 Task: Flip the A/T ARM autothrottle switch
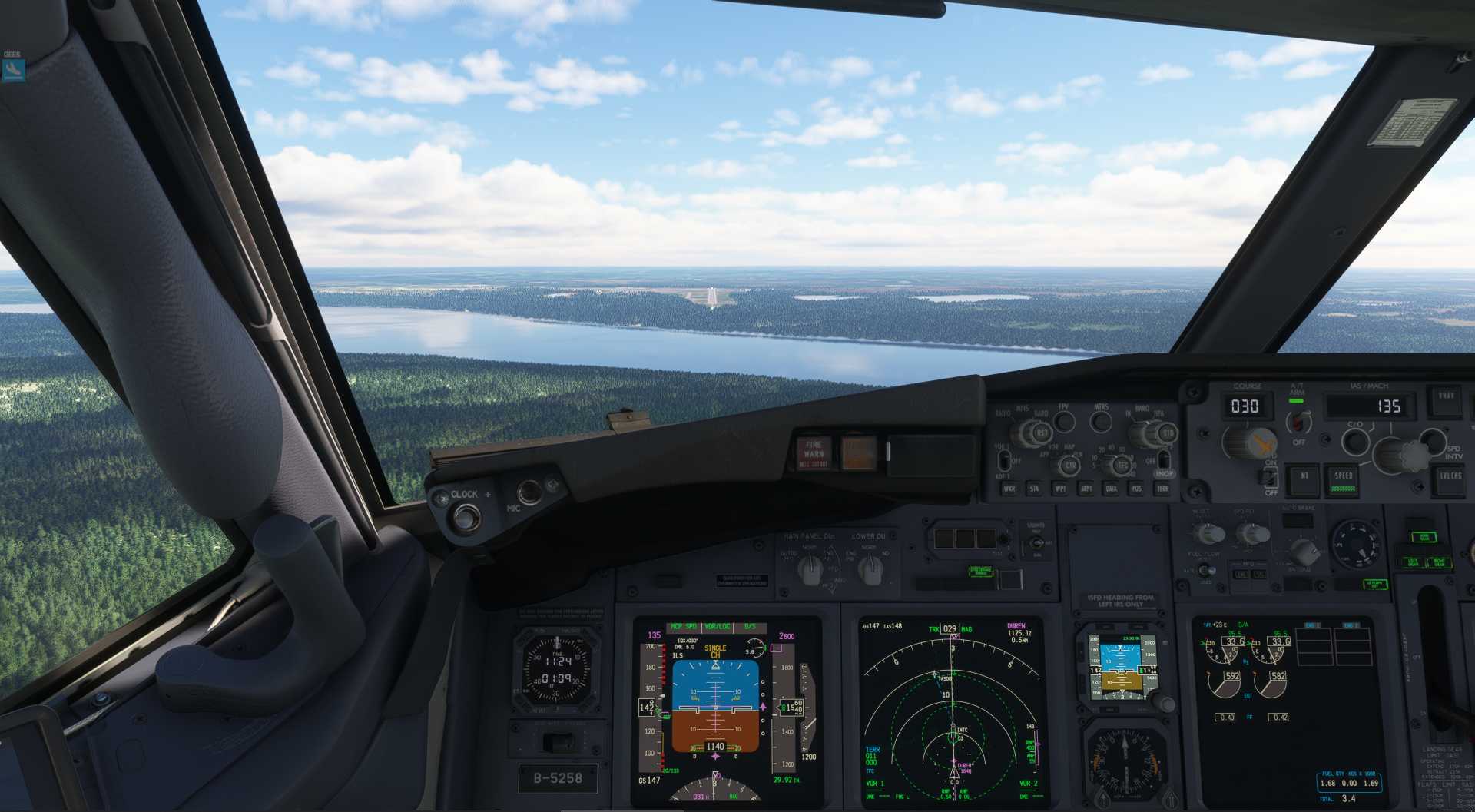tap(1298, 421)
